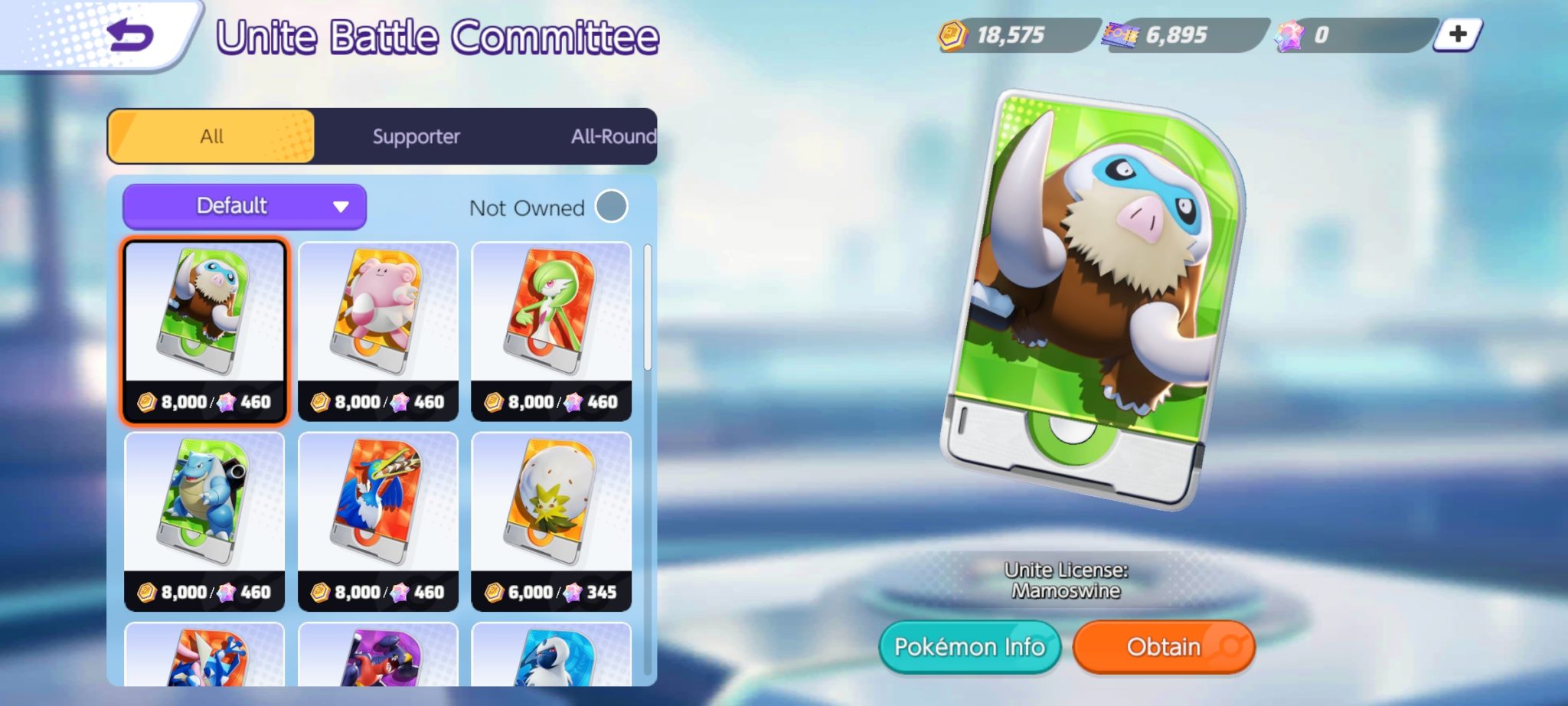Select the All tab

(x=212, y=136)
